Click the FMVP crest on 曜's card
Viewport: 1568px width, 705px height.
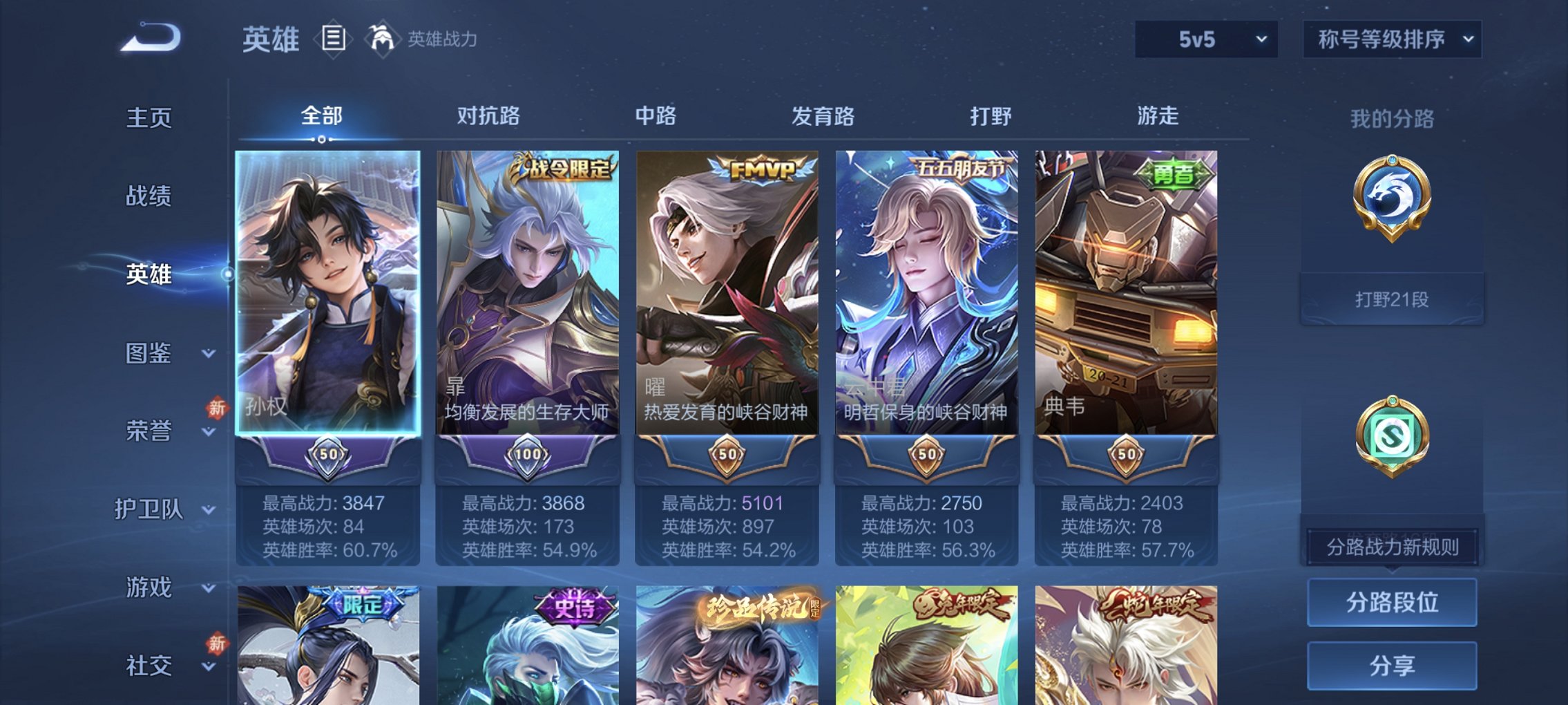click(x=761, y=167)
